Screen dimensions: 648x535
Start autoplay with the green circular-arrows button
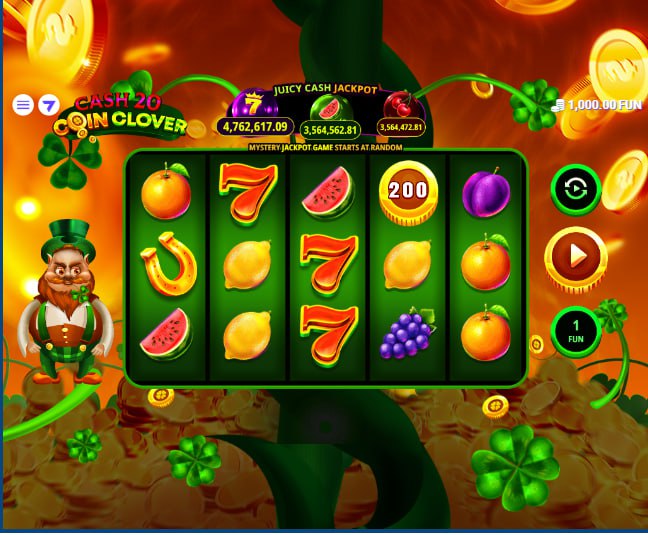click(x=575, y=189)
